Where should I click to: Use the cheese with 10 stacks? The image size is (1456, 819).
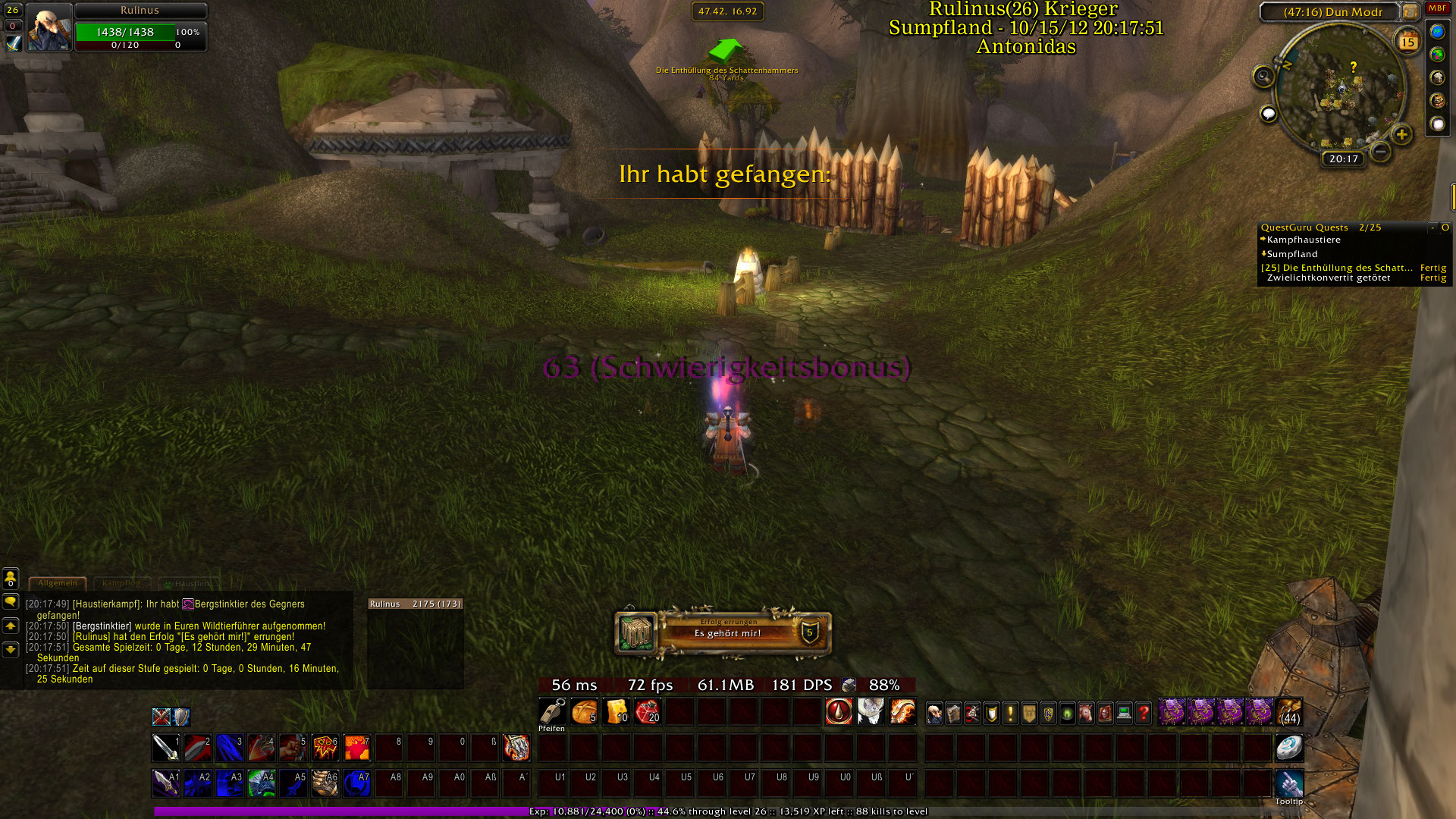617,712
